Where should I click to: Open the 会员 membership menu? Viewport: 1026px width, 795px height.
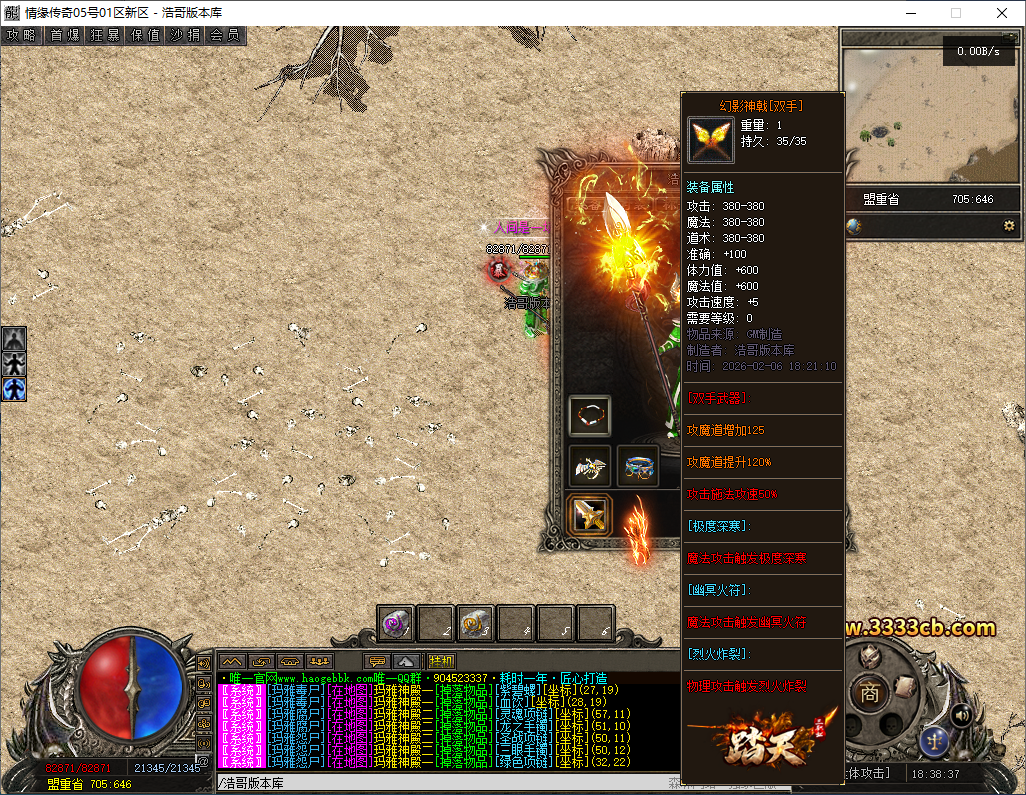coord(226,35)
